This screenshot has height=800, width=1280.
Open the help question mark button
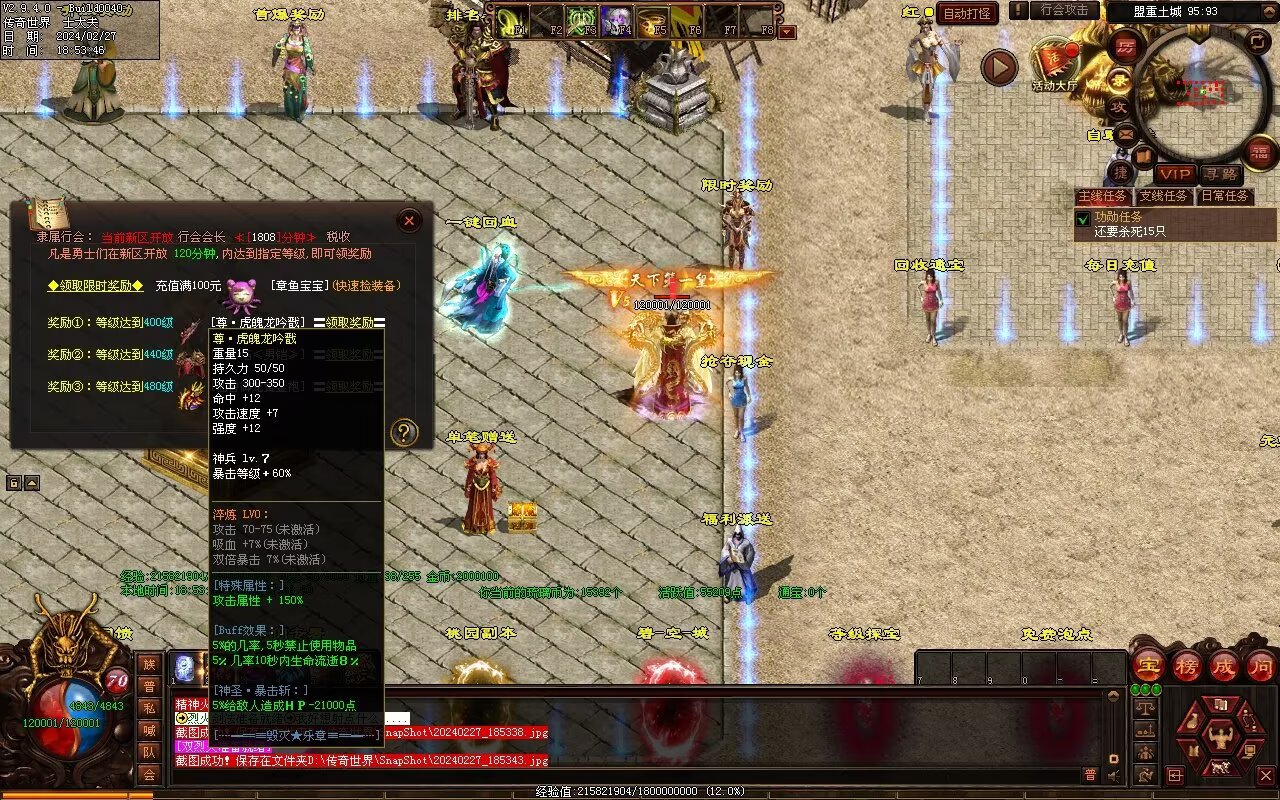(x=404, y=432)
